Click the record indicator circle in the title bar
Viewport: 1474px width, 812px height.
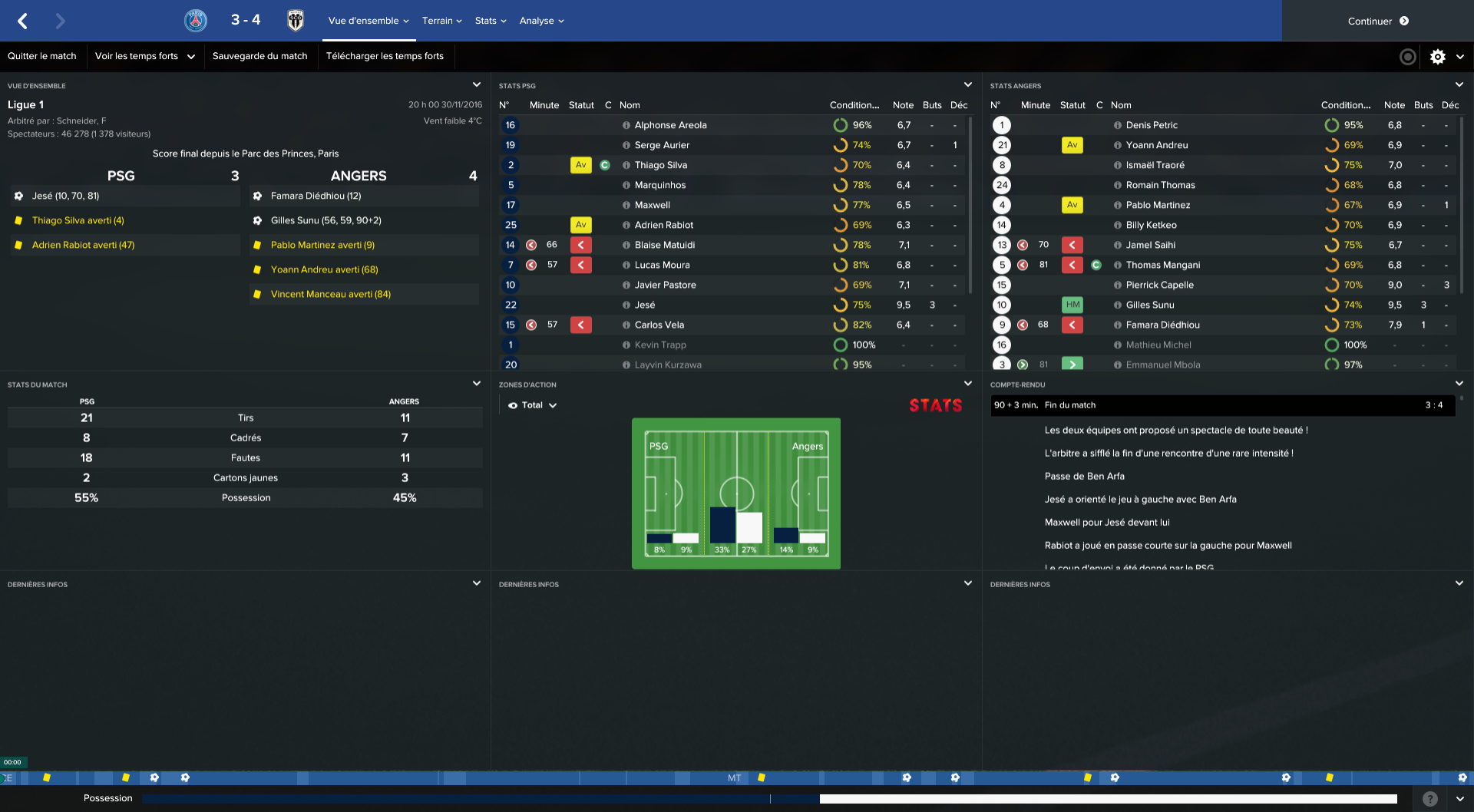pos(1407,56)
